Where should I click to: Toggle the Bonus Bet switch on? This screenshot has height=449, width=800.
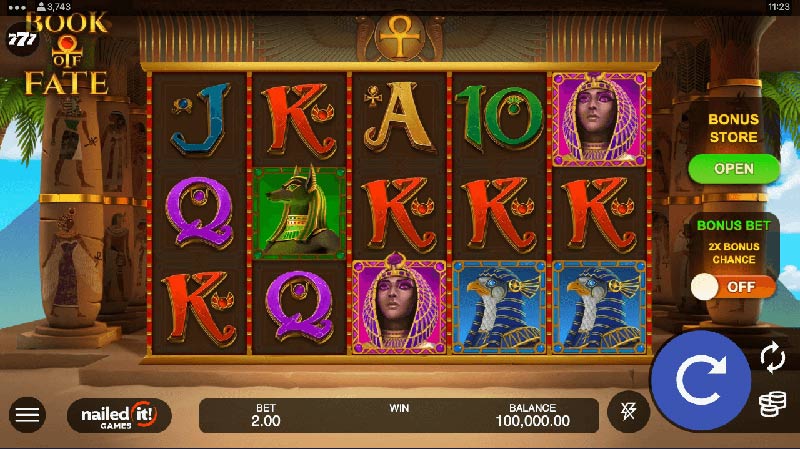coord(734,287)
